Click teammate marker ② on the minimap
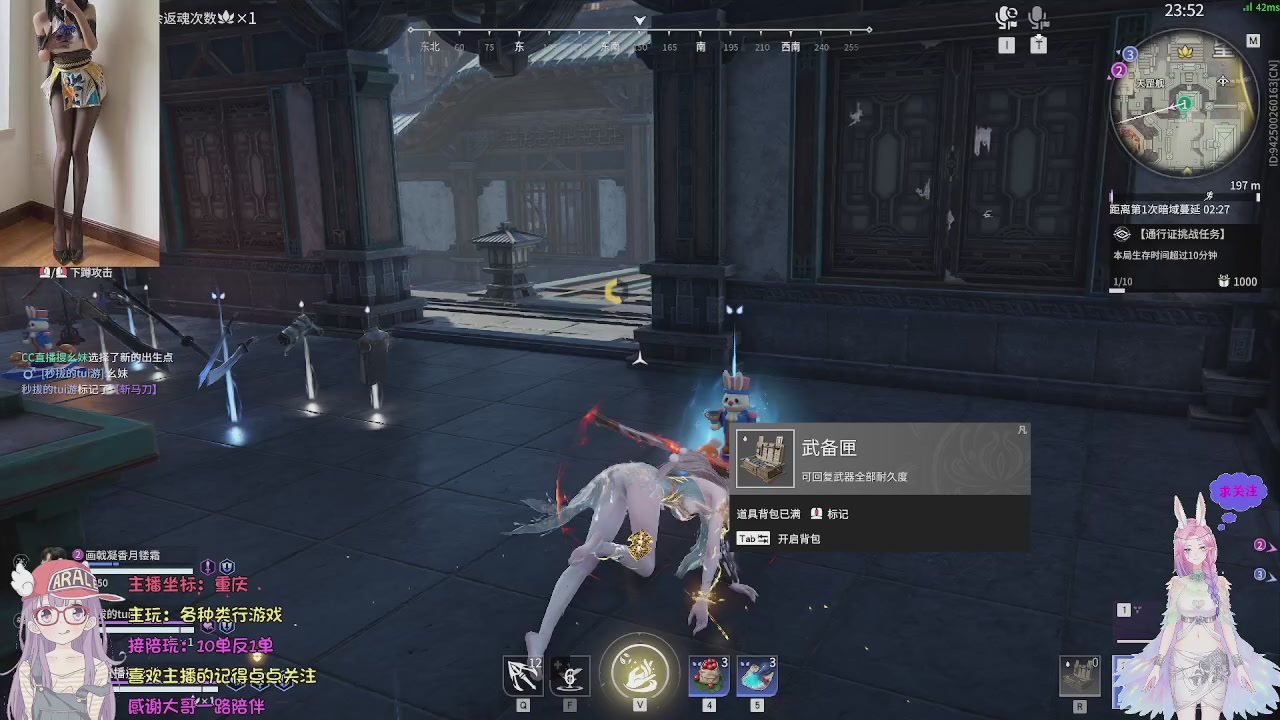 click(1118, 70)
